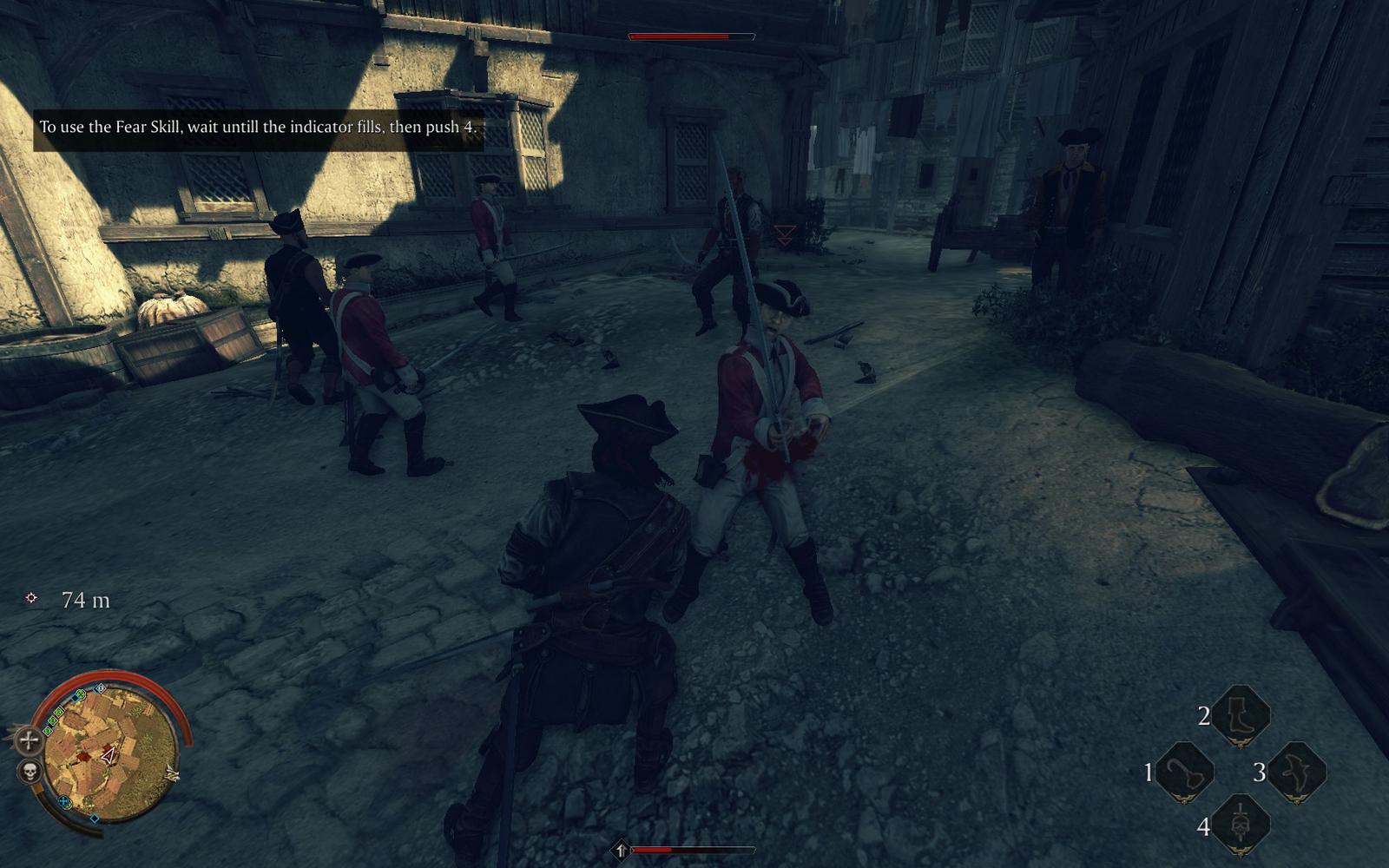Click the waypoint icon next to 74 m
This screenshot has height=868, width=1389.
tap(30, 598)
